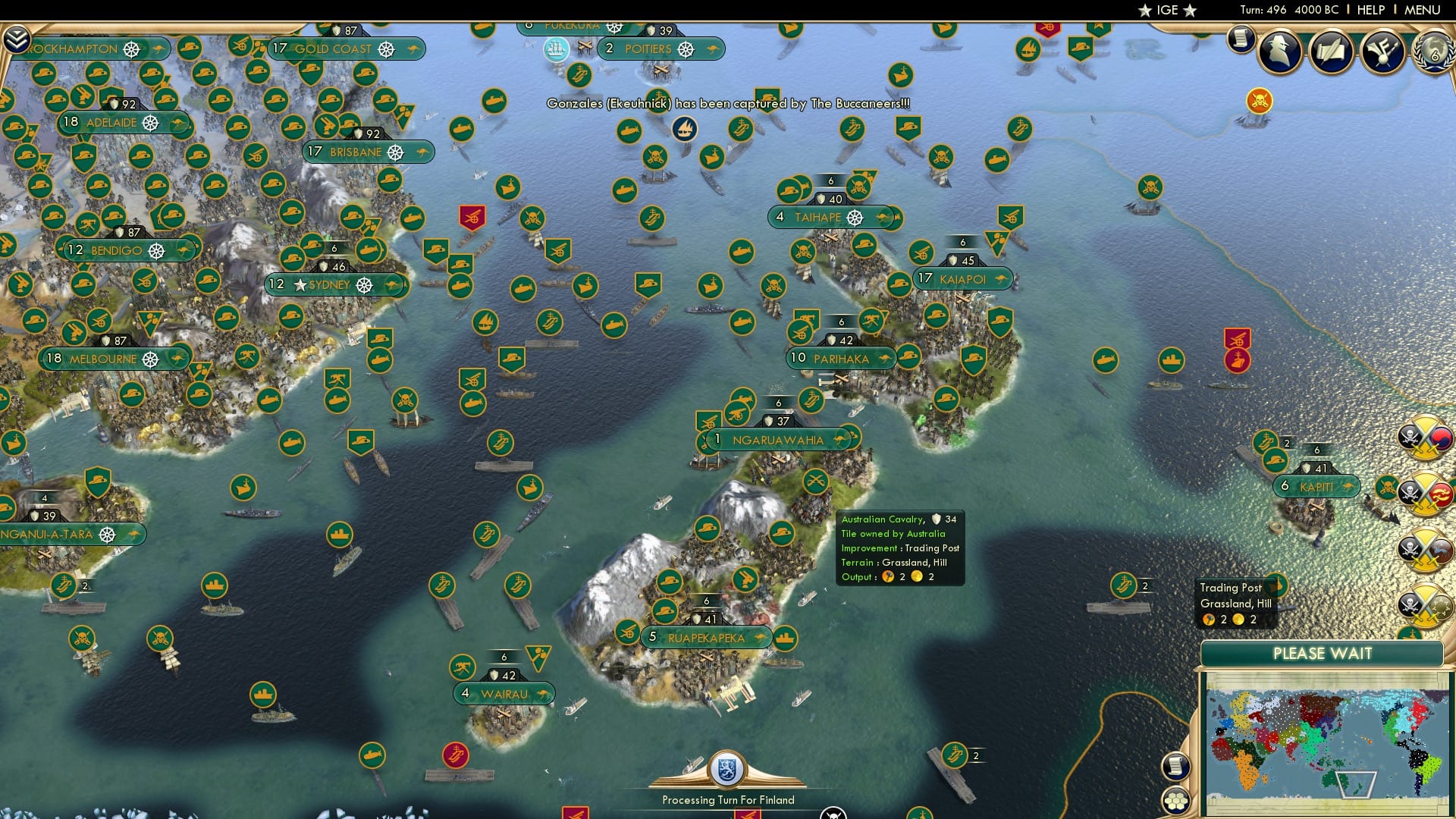Click the scroll icon beside the minimap
This screenshot has height=819, width=1456.
coord(1176,767)
